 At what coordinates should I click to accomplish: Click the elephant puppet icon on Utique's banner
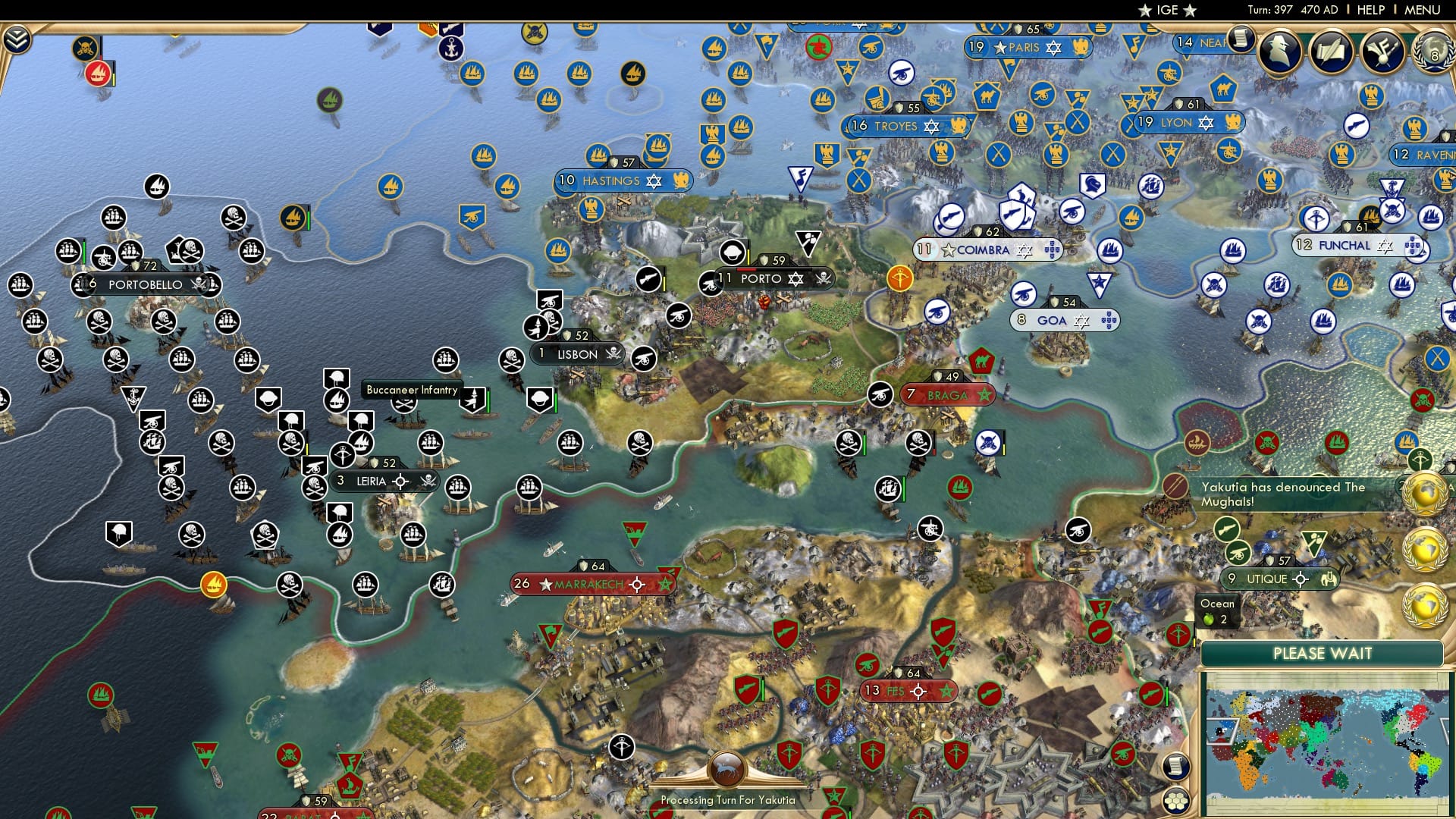pyautogui.click(x=1329, y=579)
